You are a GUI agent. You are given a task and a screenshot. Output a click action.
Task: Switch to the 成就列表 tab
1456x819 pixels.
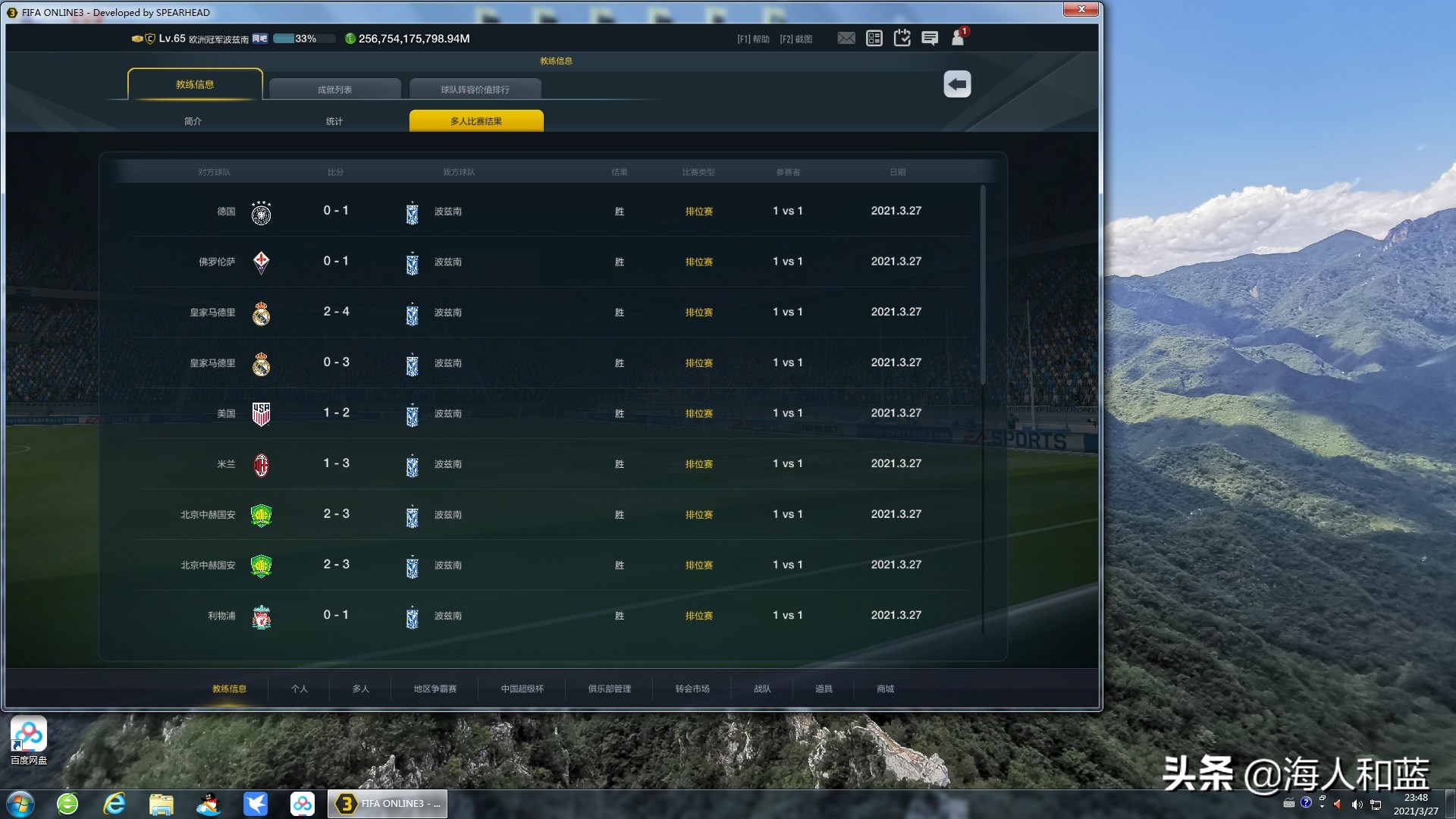click(x=334, y=89)
